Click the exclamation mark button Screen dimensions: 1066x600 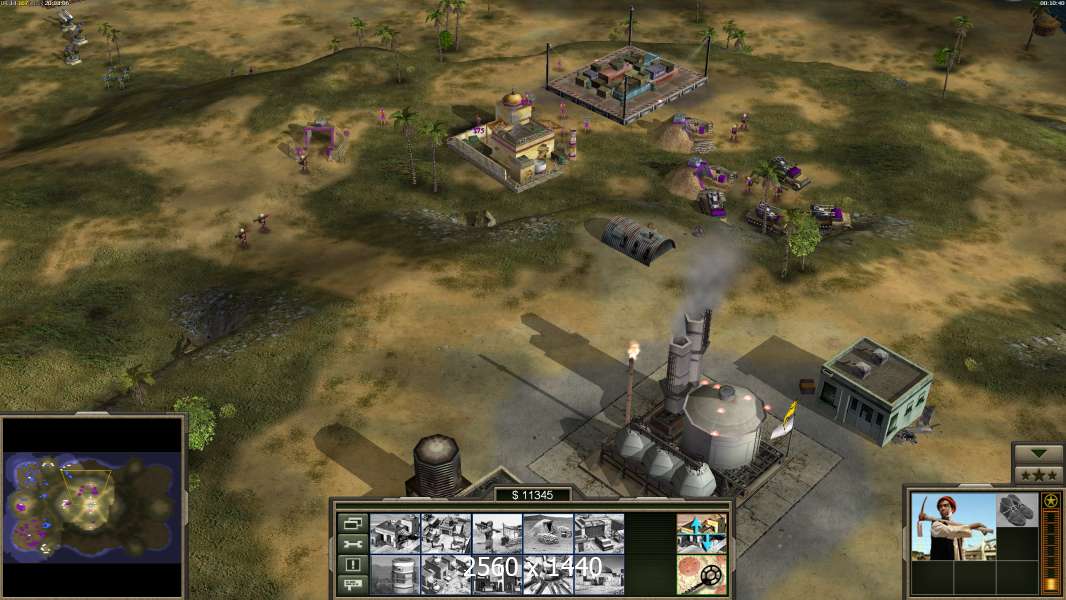pyautogui.click(x=351, y=565)
